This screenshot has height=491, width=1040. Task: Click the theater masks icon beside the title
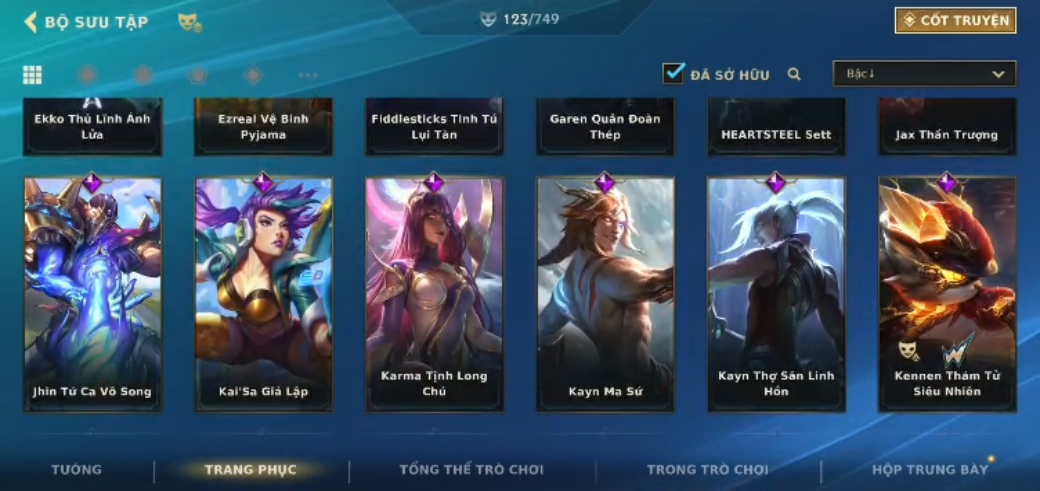[x=189, y=22]
